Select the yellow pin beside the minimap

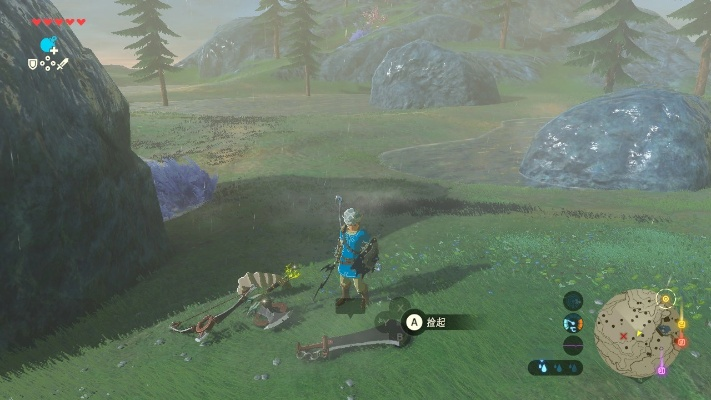click(x=682, y=322)
